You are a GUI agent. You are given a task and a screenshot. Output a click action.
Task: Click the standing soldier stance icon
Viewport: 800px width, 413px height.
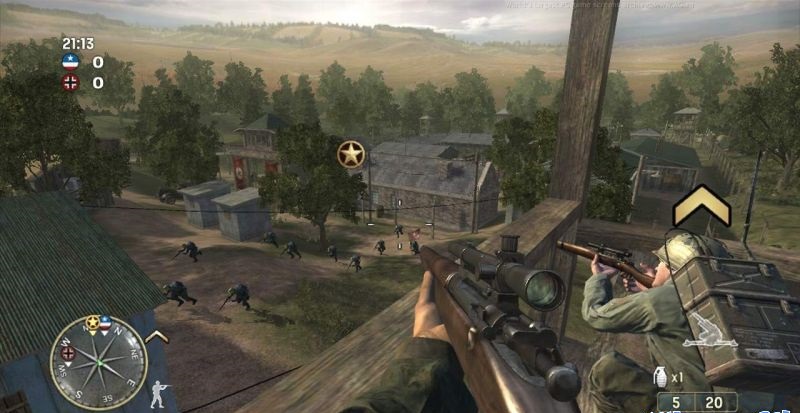(157, 394)
